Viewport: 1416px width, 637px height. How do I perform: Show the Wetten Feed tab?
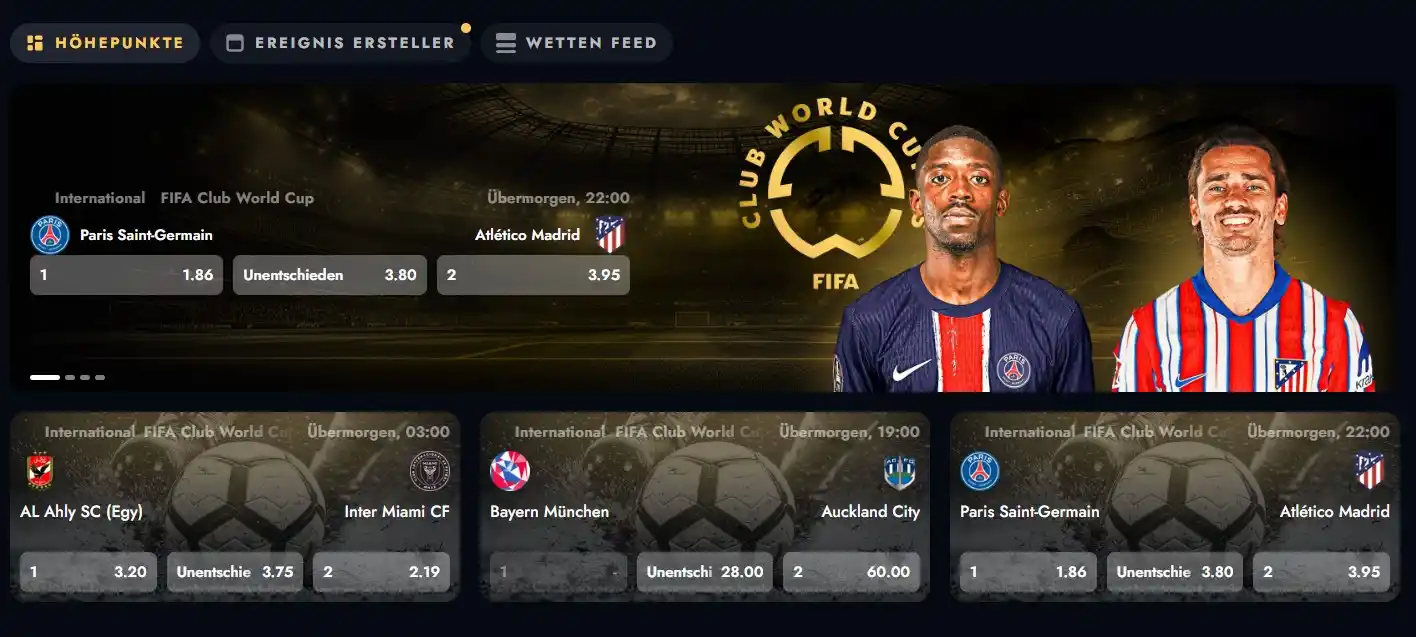(576, 43)
